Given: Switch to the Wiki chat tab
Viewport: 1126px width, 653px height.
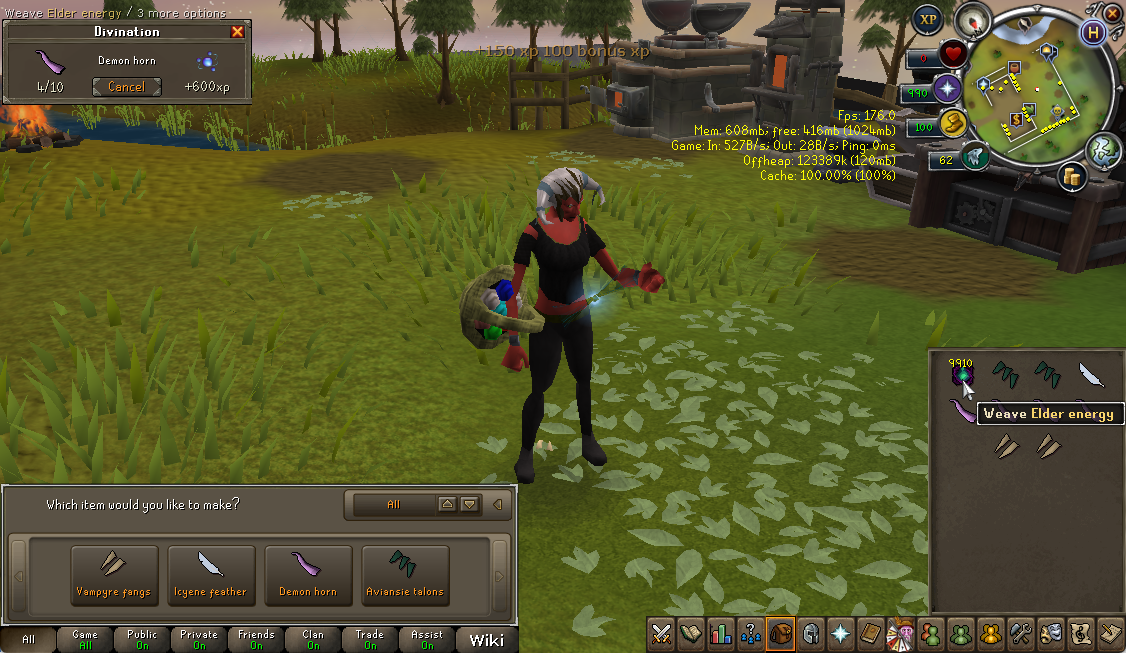Looking at the screenshot, I should (486, 639).
